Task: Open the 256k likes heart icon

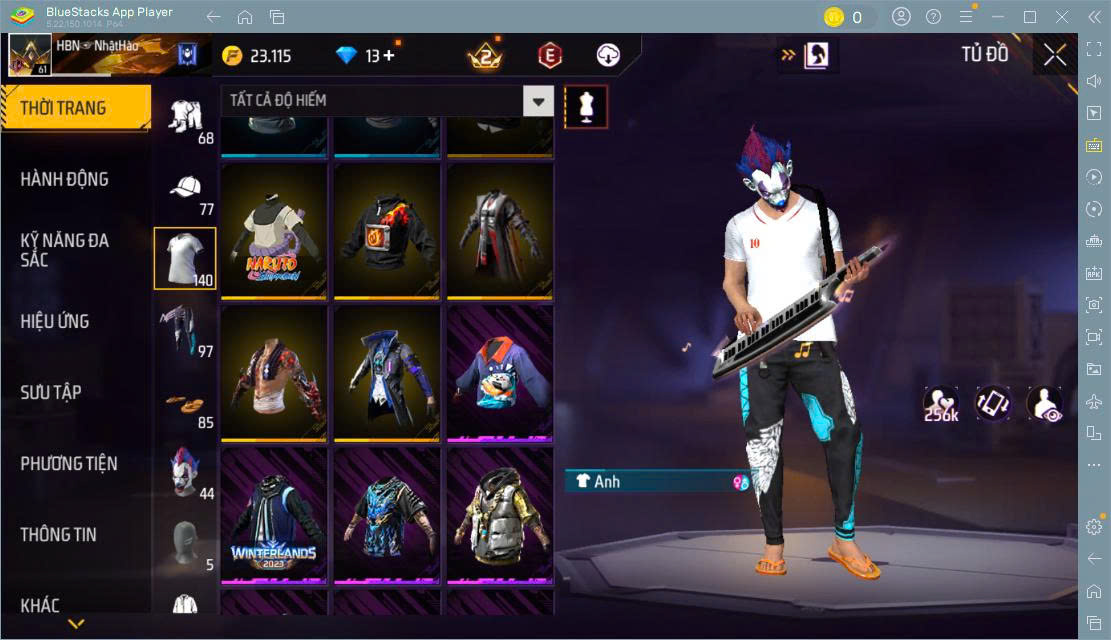Action: click(941, 403)
